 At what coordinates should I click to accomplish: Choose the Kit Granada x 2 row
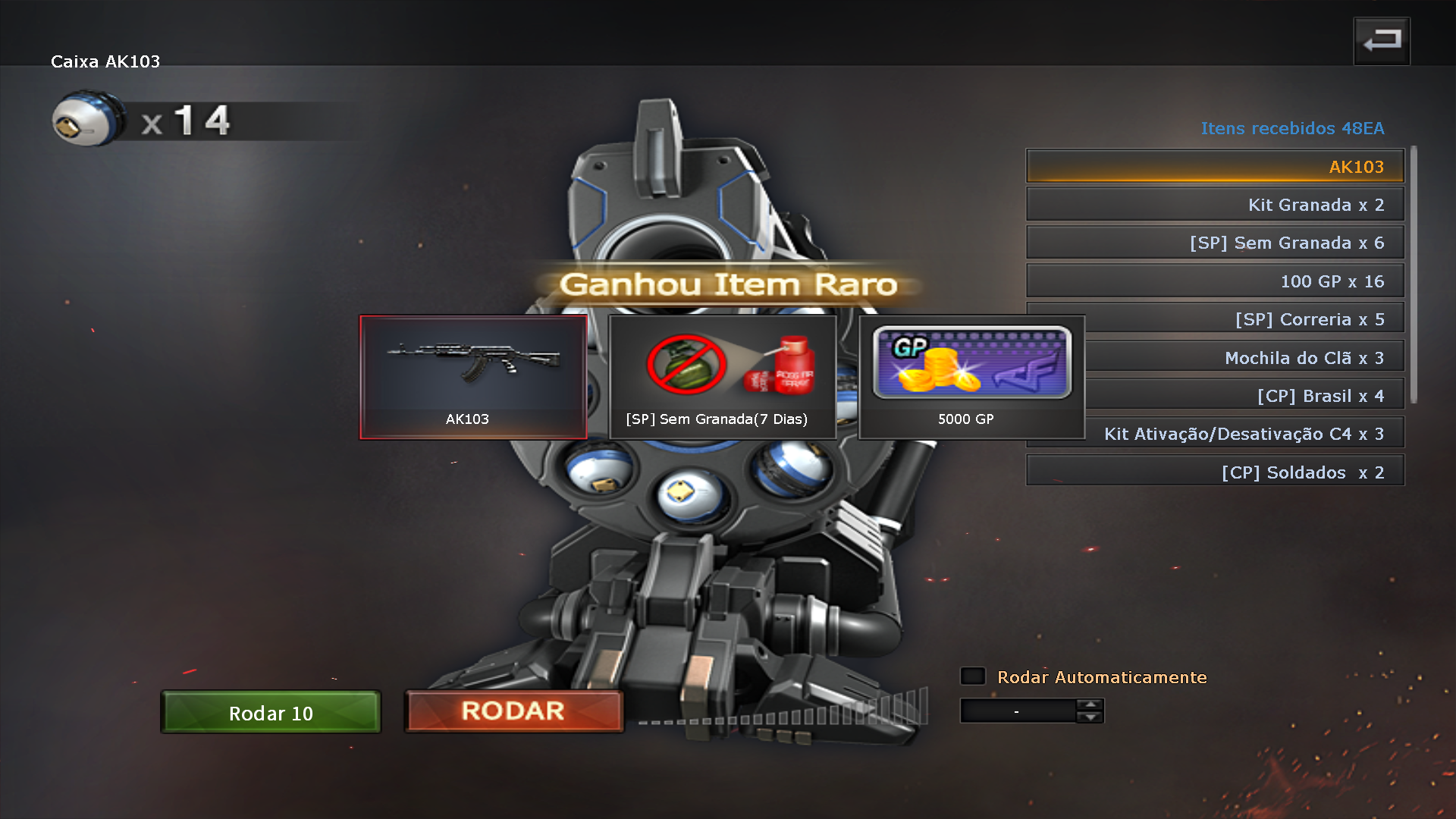(1215, 205)
